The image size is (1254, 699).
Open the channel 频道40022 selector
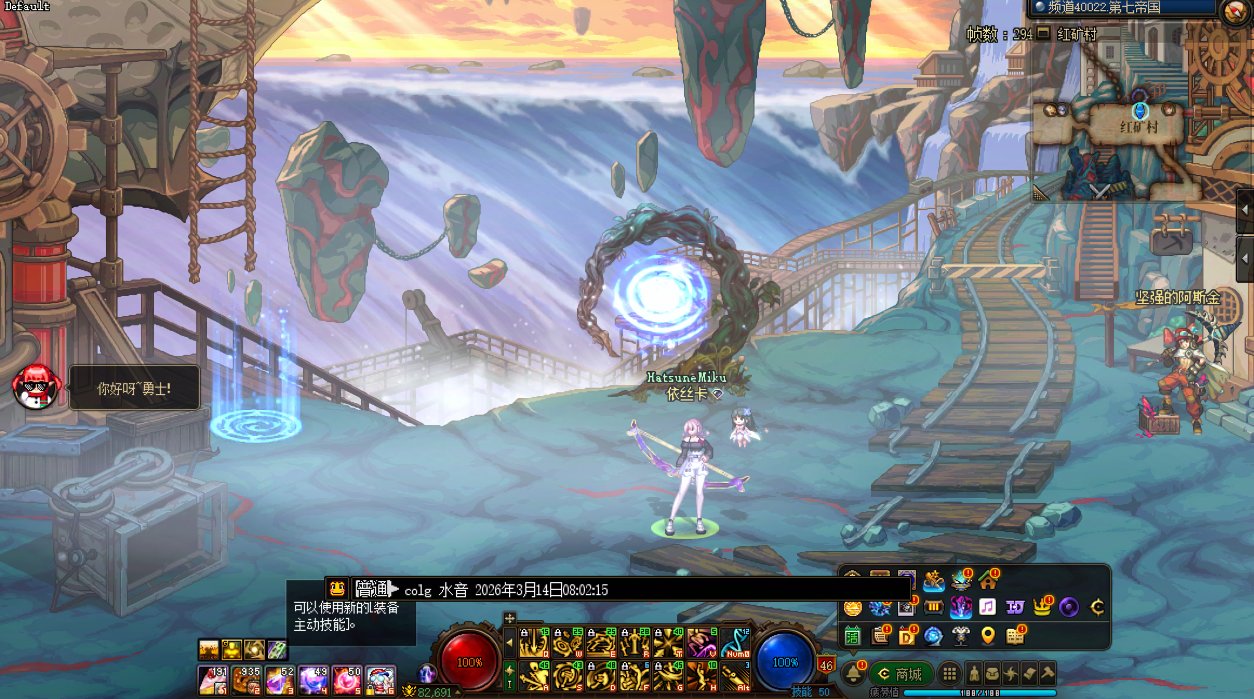1122,7
